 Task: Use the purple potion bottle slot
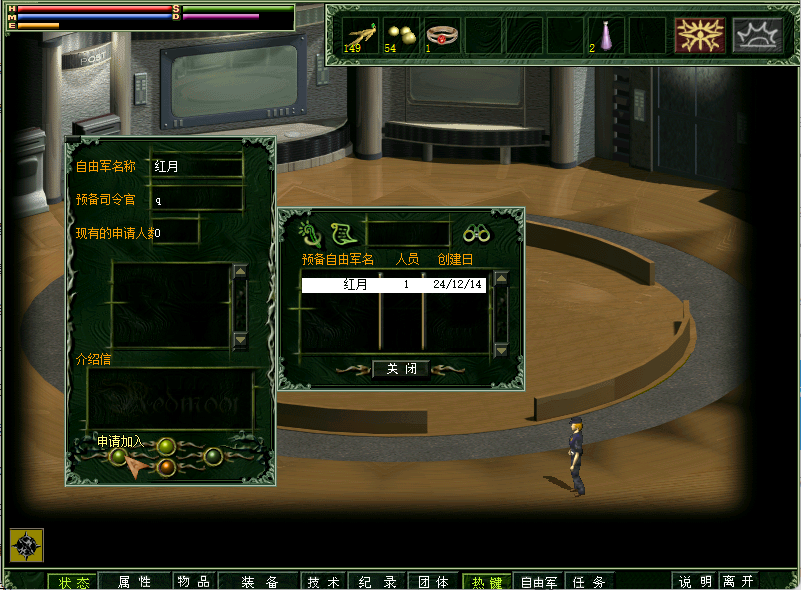(x=605, y=35)
